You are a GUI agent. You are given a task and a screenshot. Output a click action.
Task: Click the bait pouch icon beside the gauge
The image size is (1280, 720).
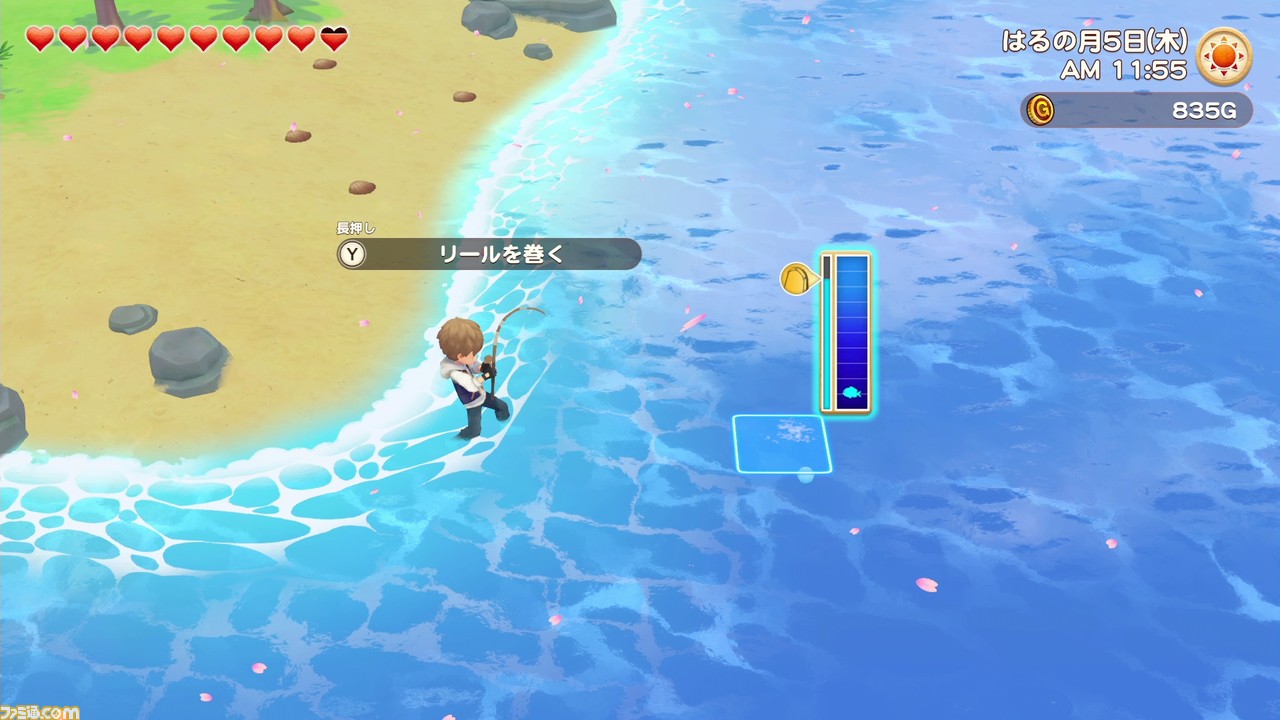[x=796, y=280]
